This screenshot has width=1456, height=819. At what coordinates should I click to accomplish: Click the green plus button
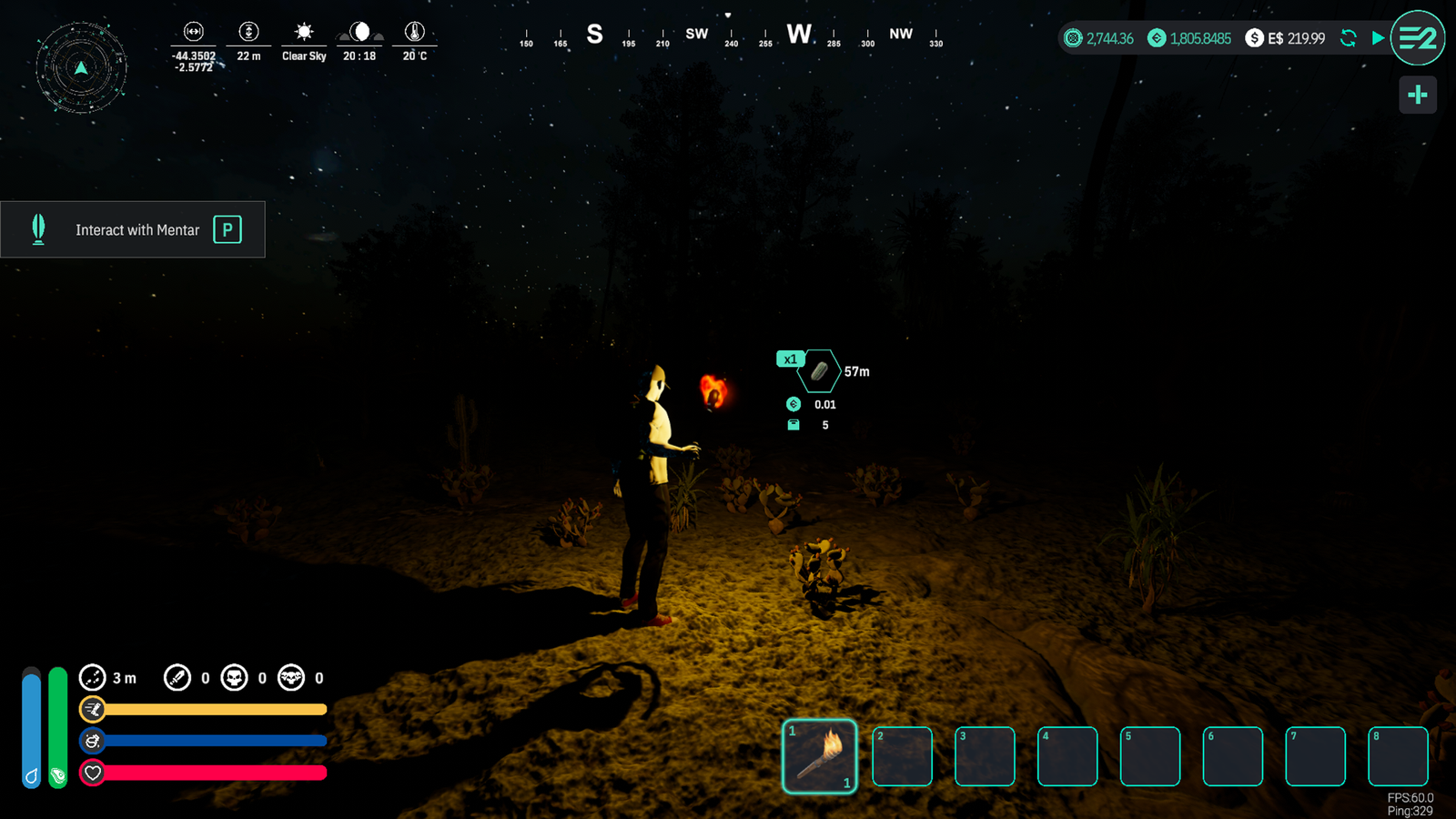pyautogui.click(x=1417, y=95)
